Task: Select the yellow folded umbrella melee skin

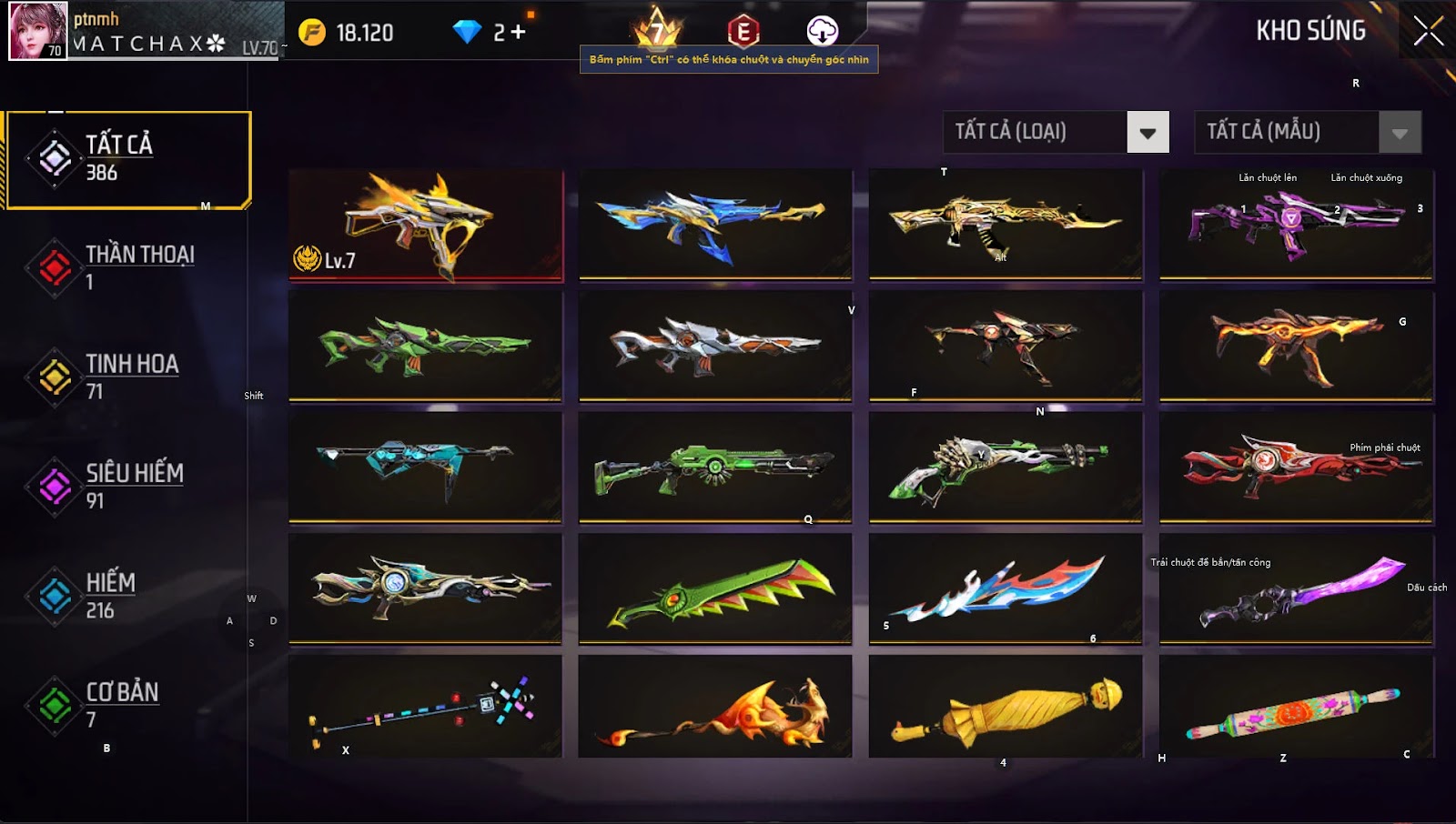Action: click(x=1005, y=707)
